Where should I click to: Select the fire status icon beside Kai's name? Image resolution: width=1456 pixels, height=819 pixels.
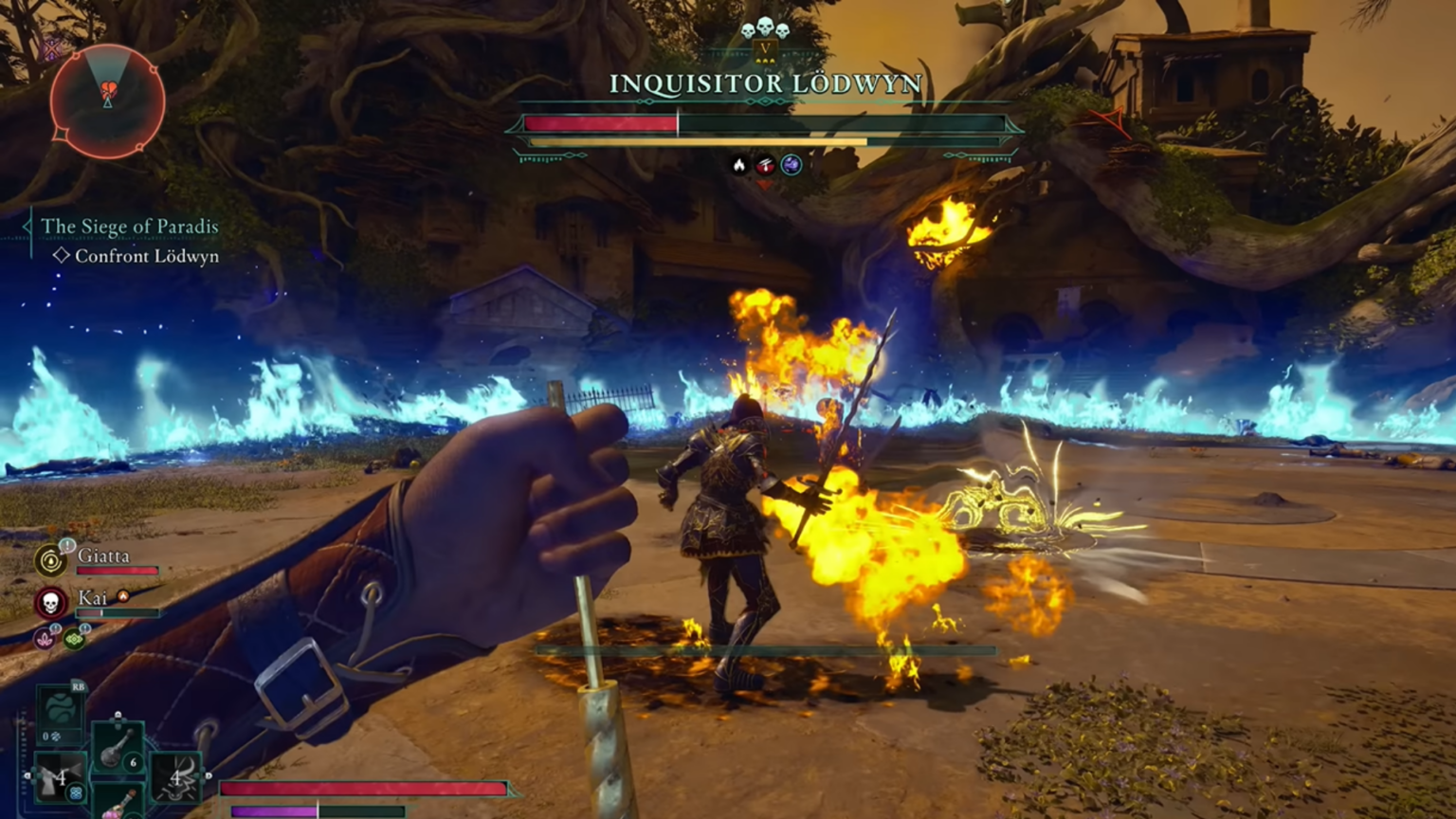(123, 597)
